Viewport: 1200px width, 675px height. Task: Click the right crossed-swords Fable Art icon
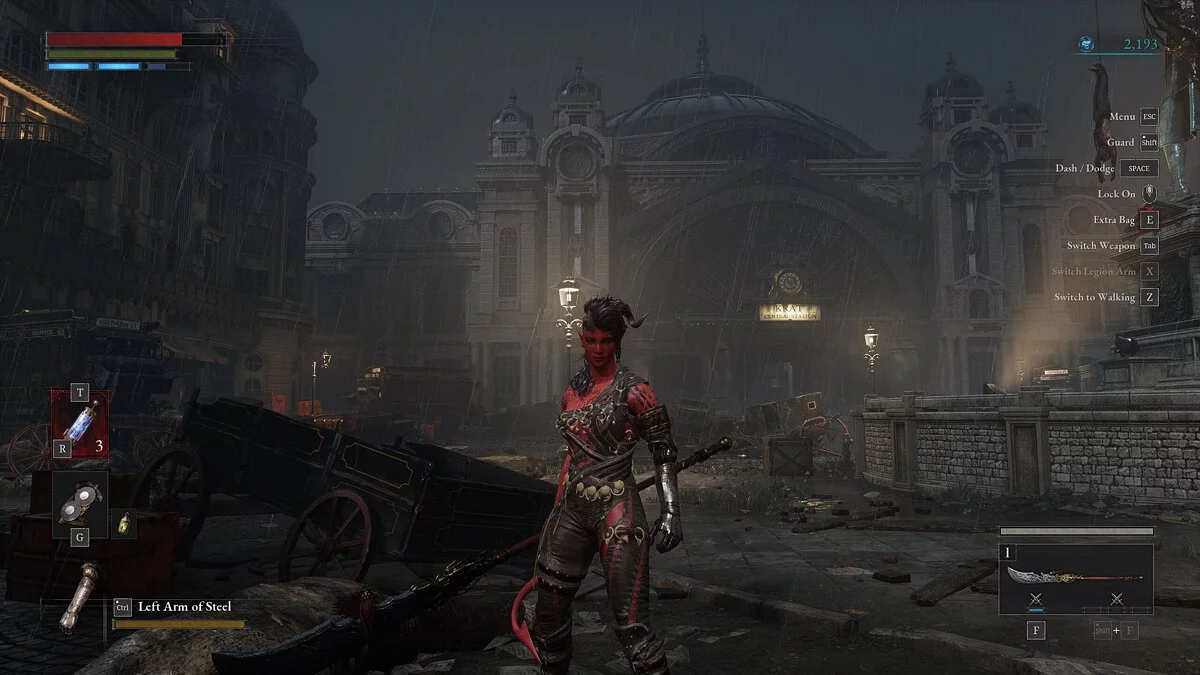pyautogui.click(x=1117, y=600)
